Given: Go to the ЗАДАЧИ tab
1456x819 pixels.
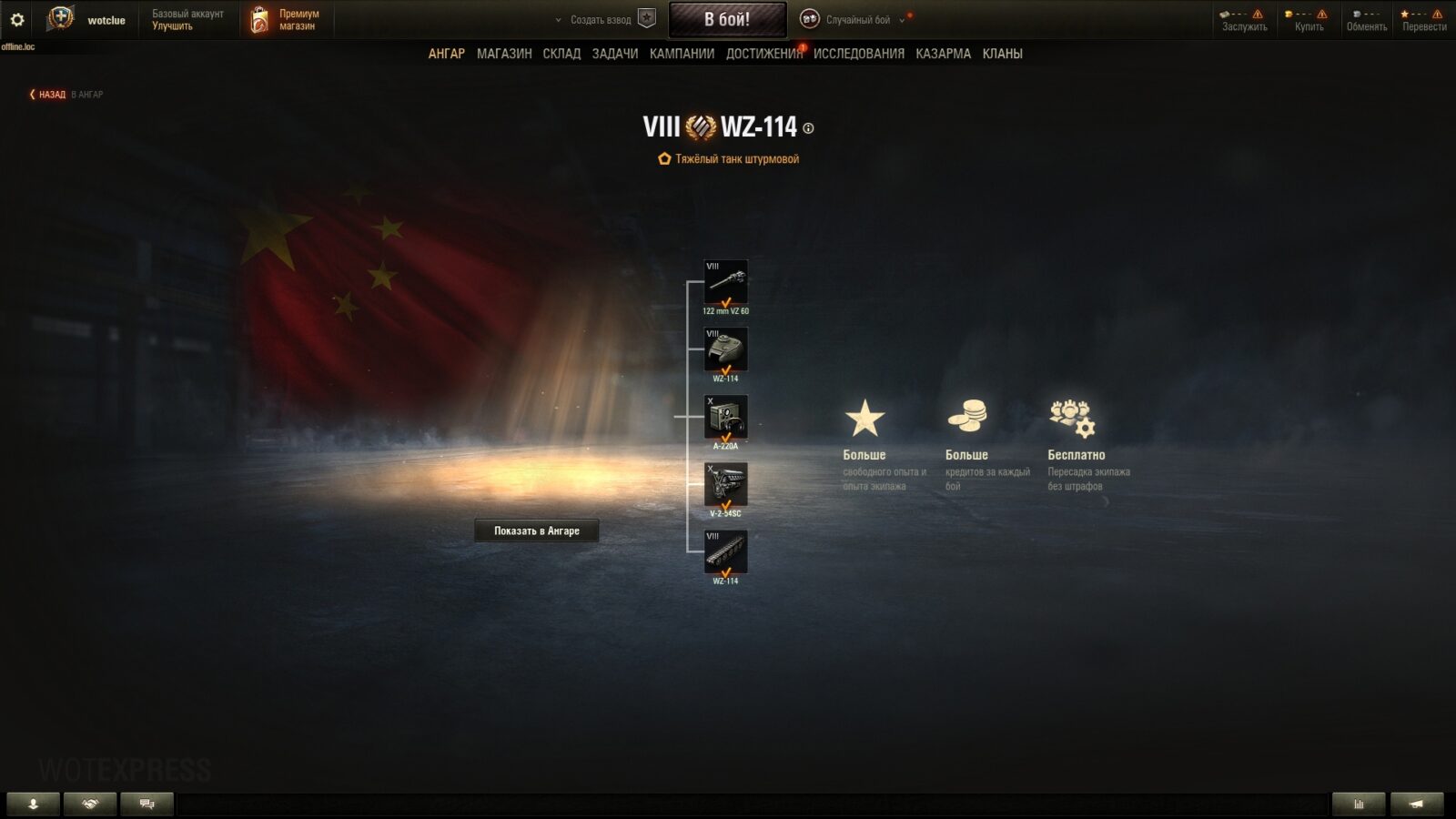Looking at the screenshot, I should [x=614, y=54].
